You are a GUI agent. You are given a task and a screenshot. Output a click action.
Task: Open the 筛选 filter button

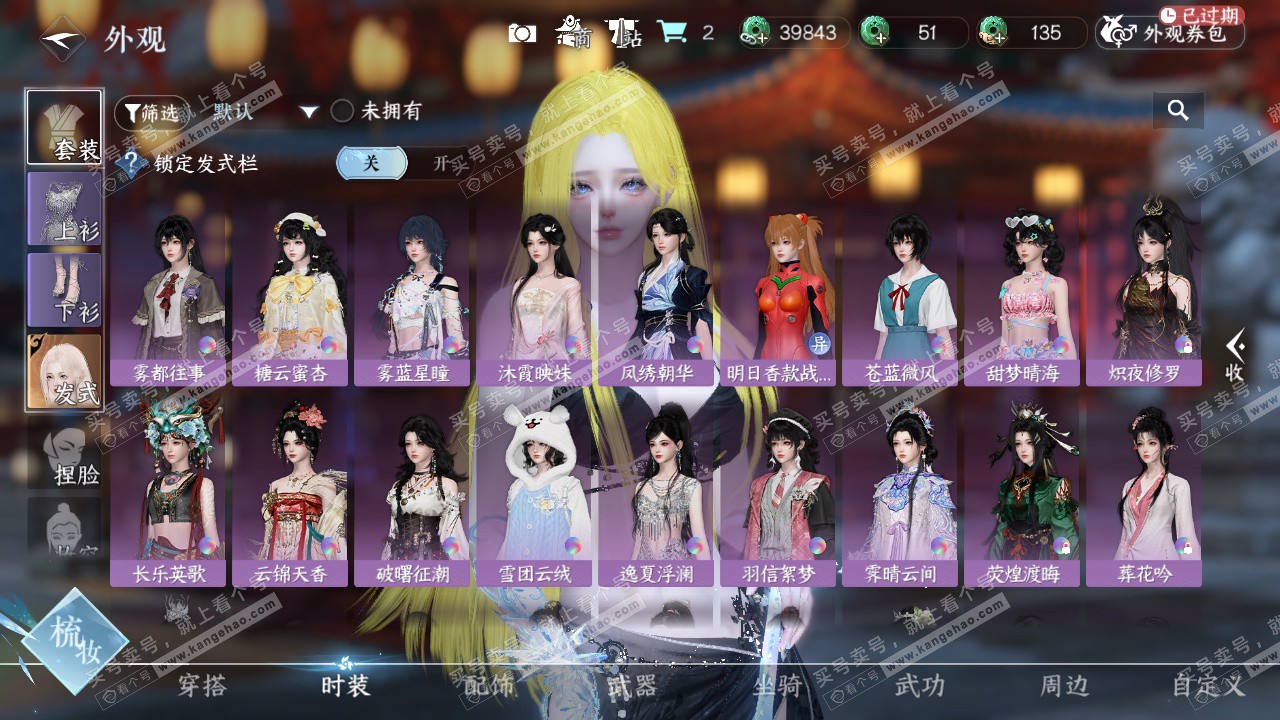pos(151,113)
